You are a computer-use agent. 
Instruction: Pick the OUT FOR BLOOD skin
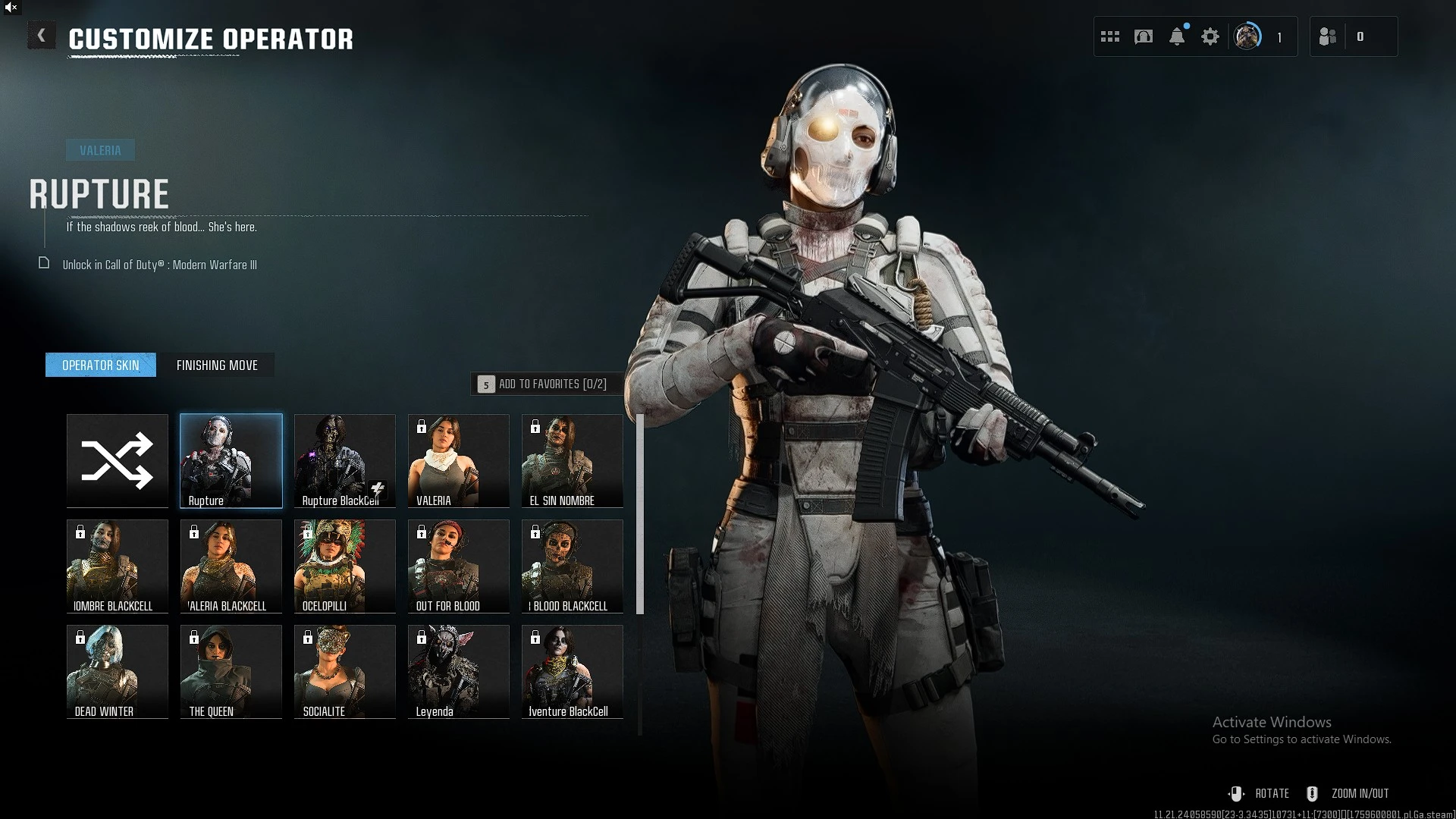pos(459,566)
